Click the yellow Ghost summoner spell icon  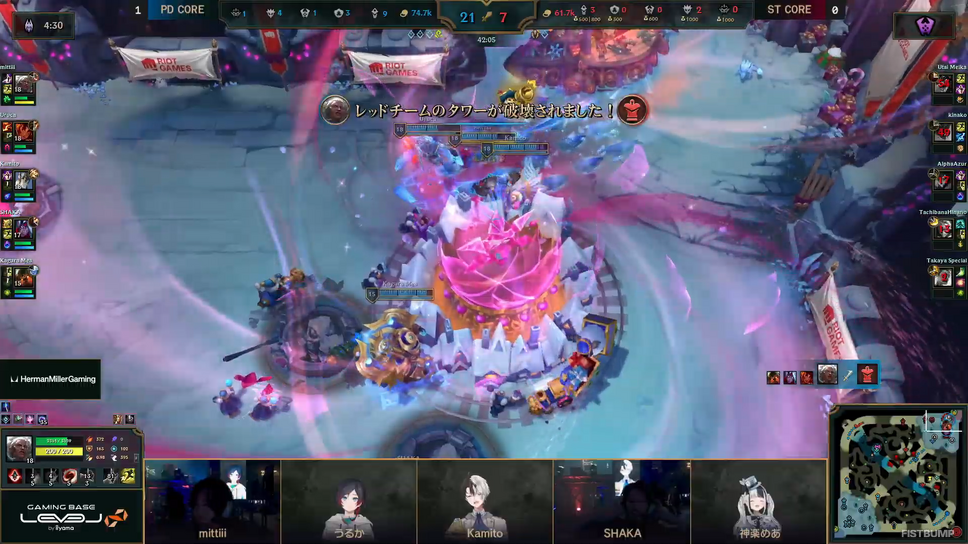coord(128,477)
